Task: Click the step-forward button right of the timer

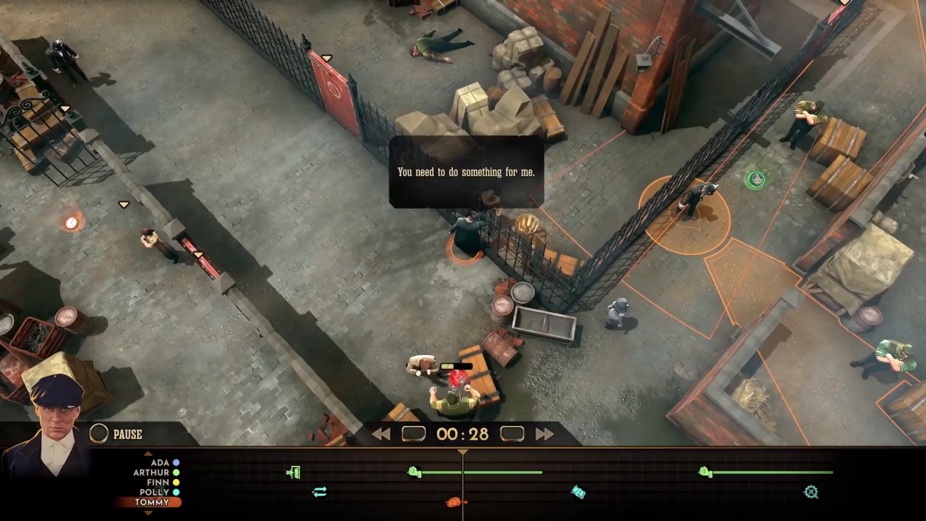Action: click(x=512, y=434)
